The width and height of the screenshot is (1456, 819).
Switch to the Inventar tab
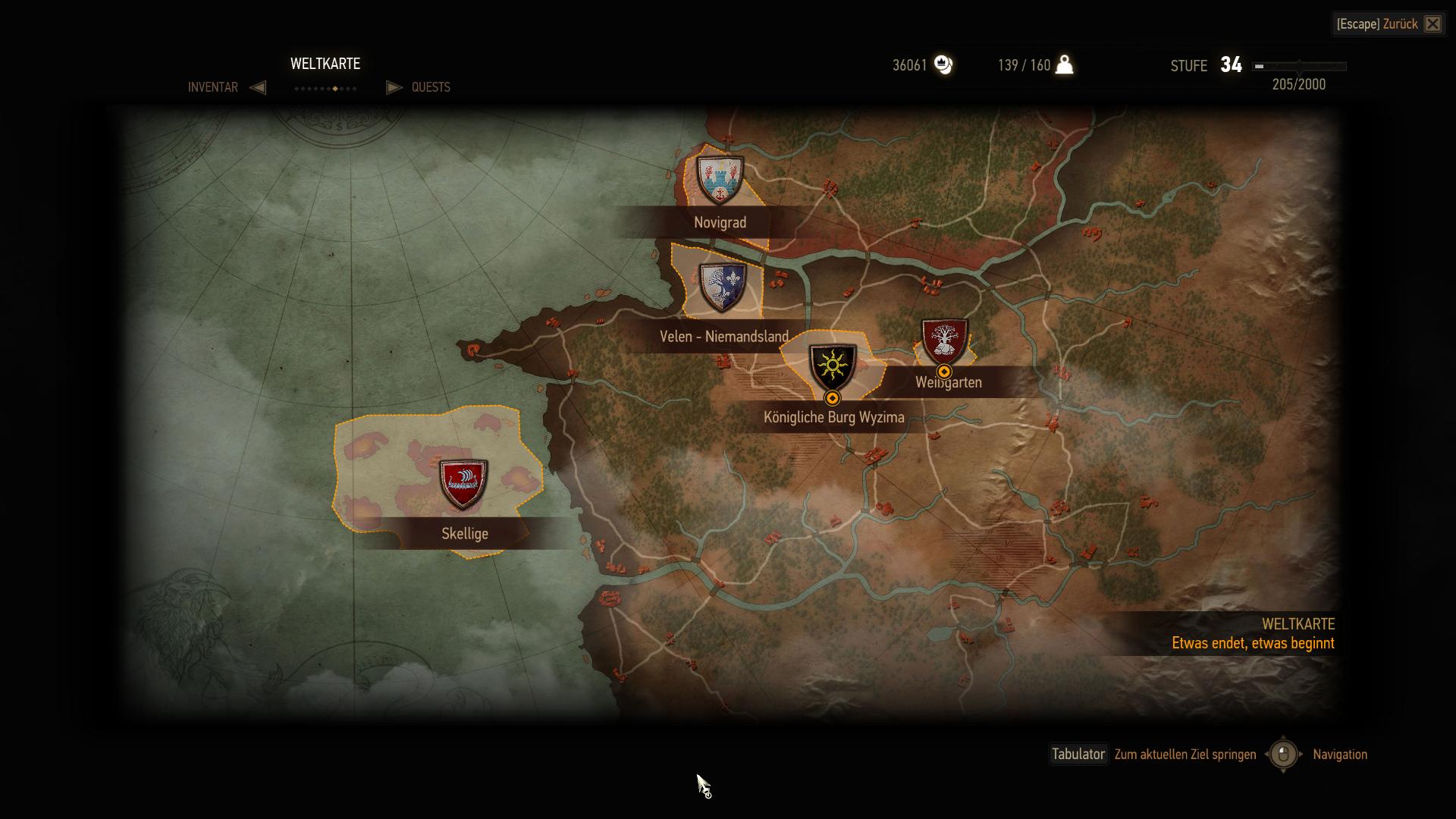pyautogui.click(x=212, y=87)
